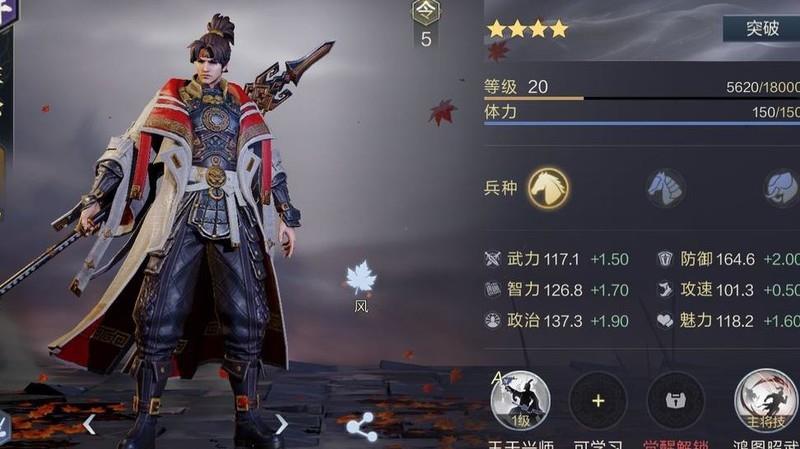This screenshot has height=449, width=800.
Task: Open the share icon
Action: pos(361,427)
